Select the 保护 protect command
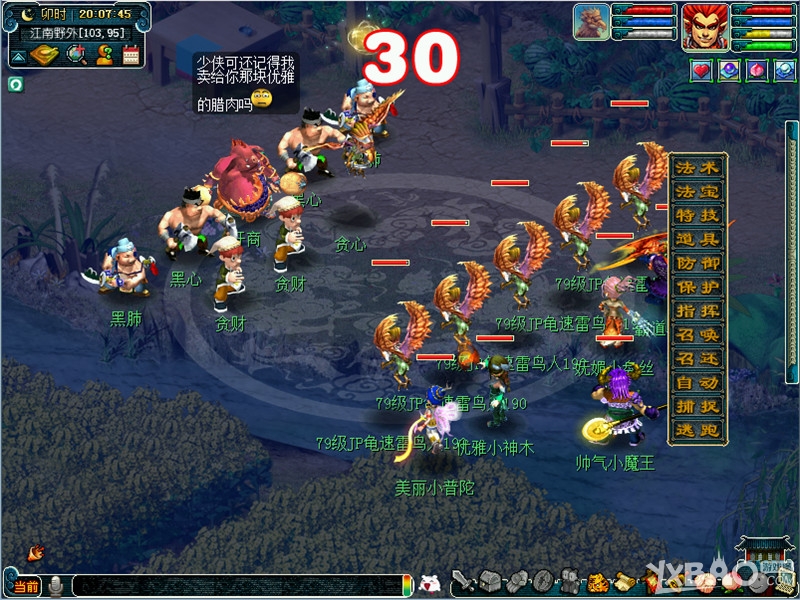The height and width of the screenshot is (600, 800). coord(697,287)
